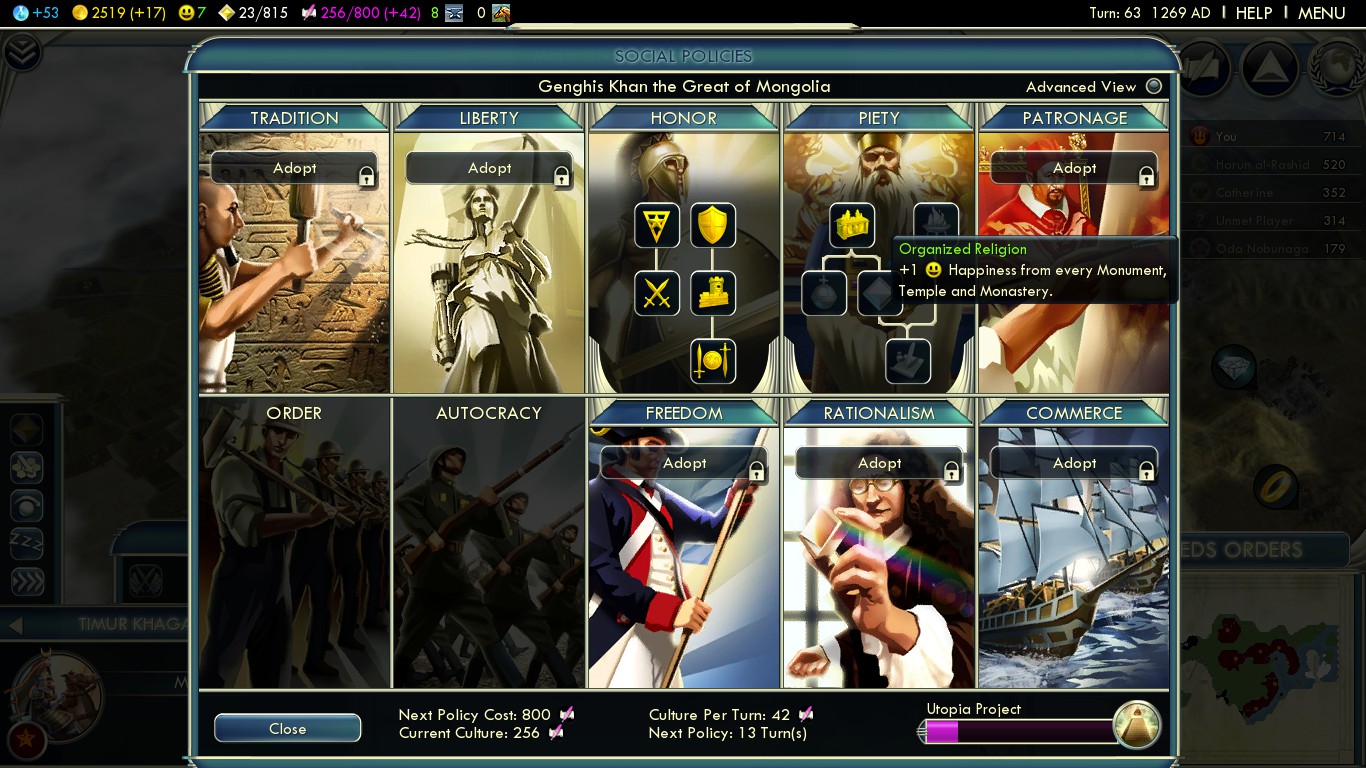Open the HELP menu

[1253, 13]
